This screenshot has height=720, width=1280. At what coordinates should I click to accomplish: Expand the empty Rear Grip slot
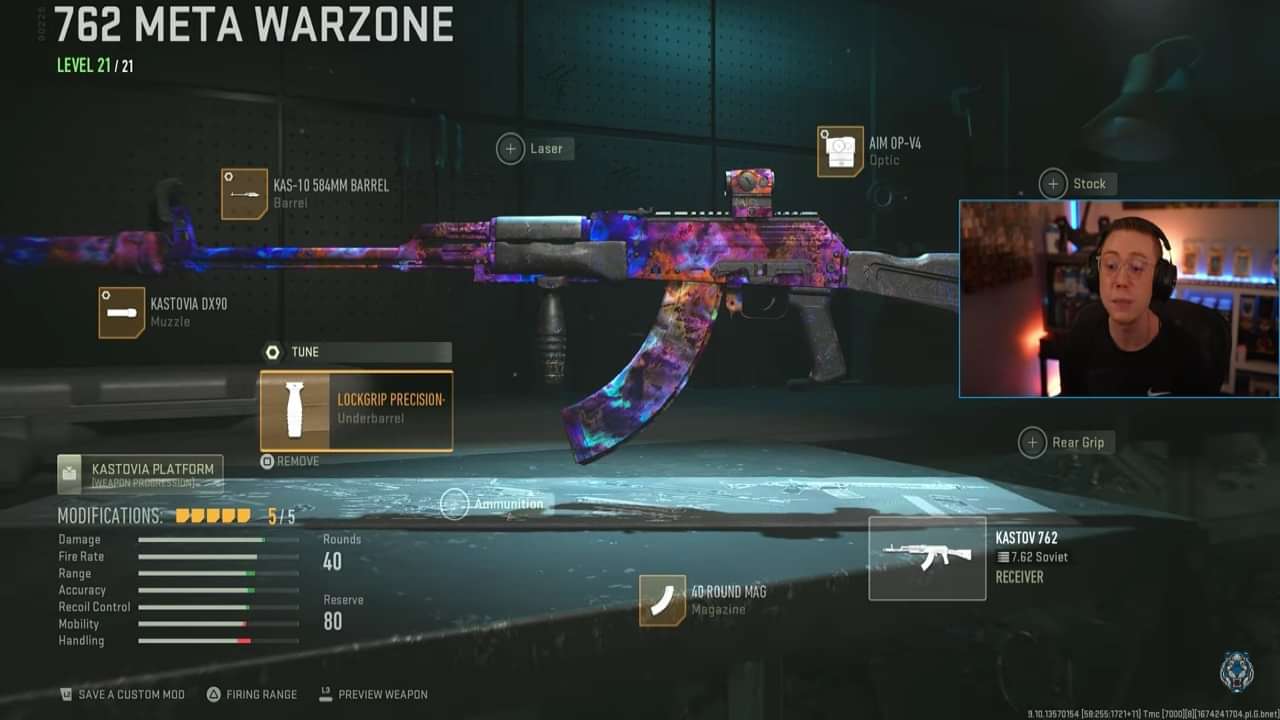pos(1032,442)
